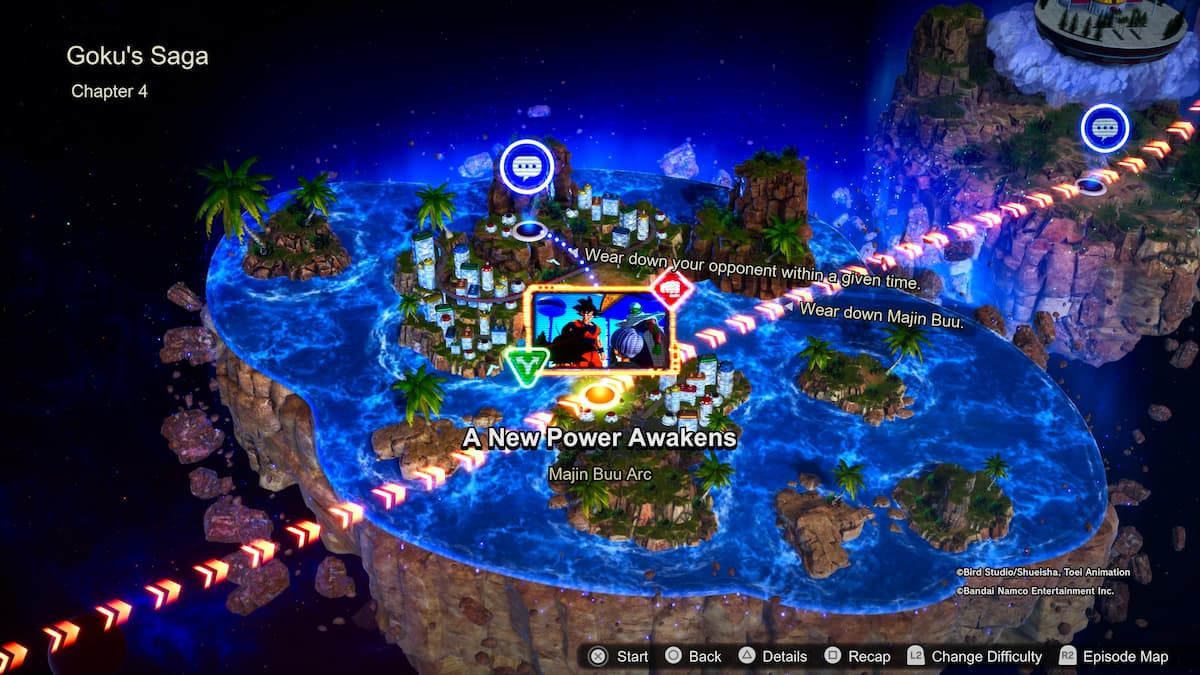Select the green V emblem on the episode card
Image resolution: width=1200 pixels, height=675 pixels.
click(524, 367)
